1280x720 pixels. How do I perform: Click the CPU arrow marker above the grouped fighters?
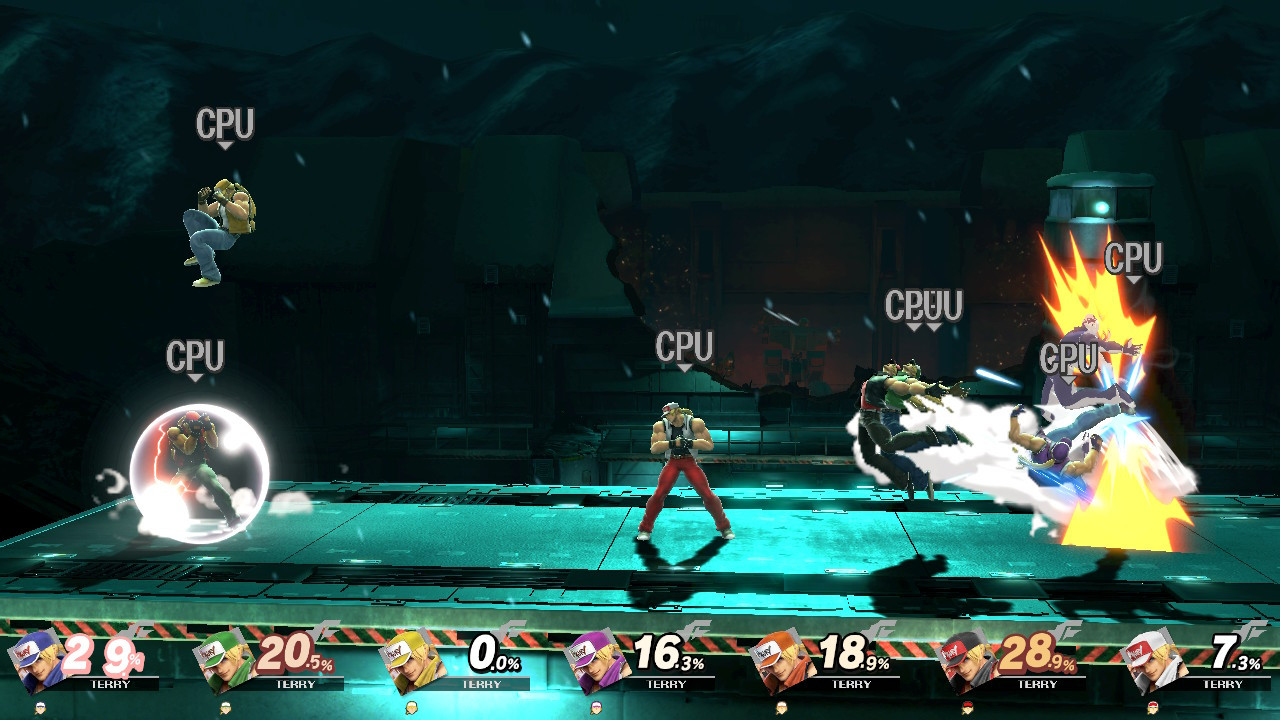(x=911, y=325)
